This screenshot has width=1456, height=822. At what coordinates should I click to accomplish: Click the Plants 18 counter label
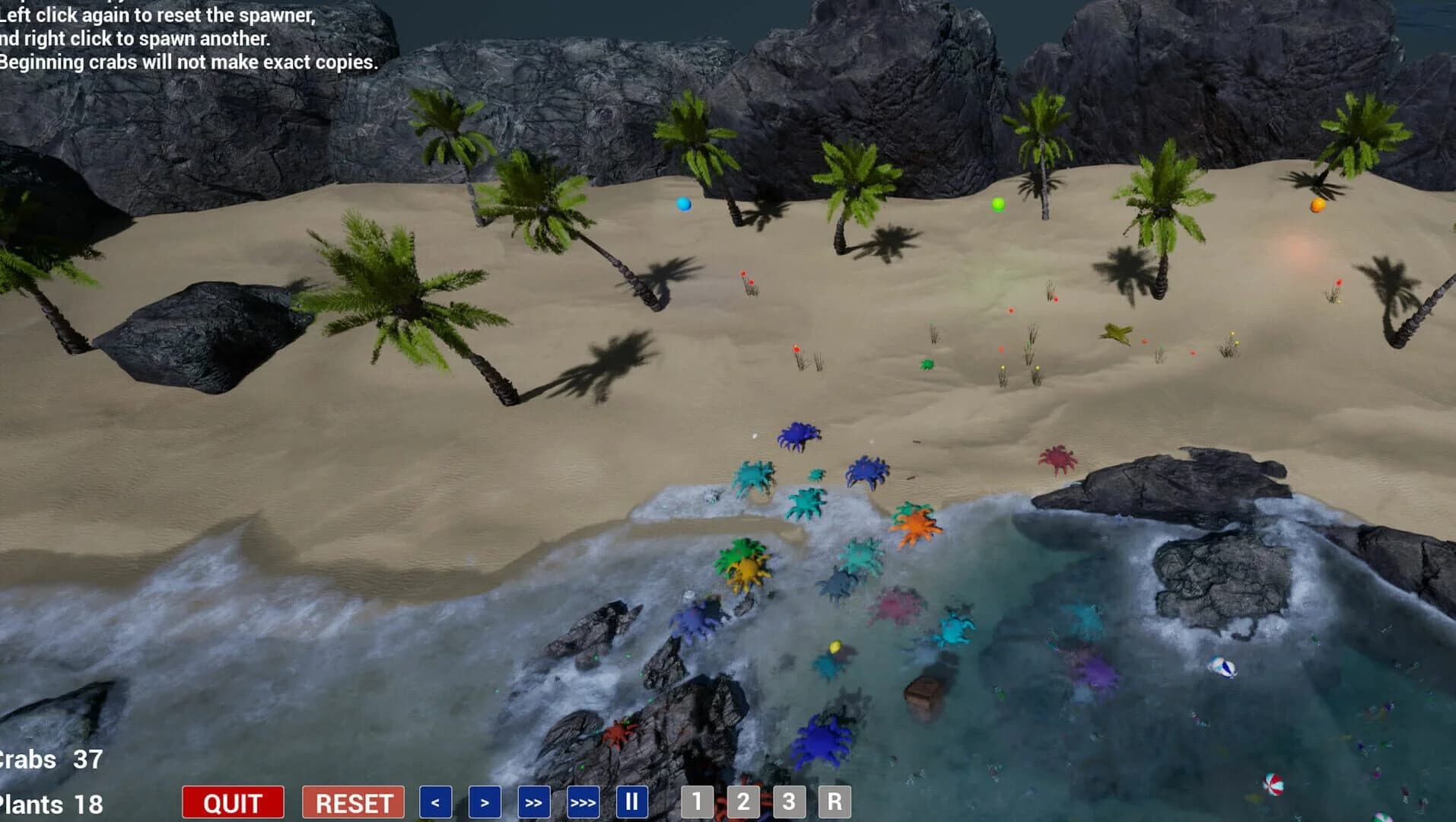click(x=49, y=803)
